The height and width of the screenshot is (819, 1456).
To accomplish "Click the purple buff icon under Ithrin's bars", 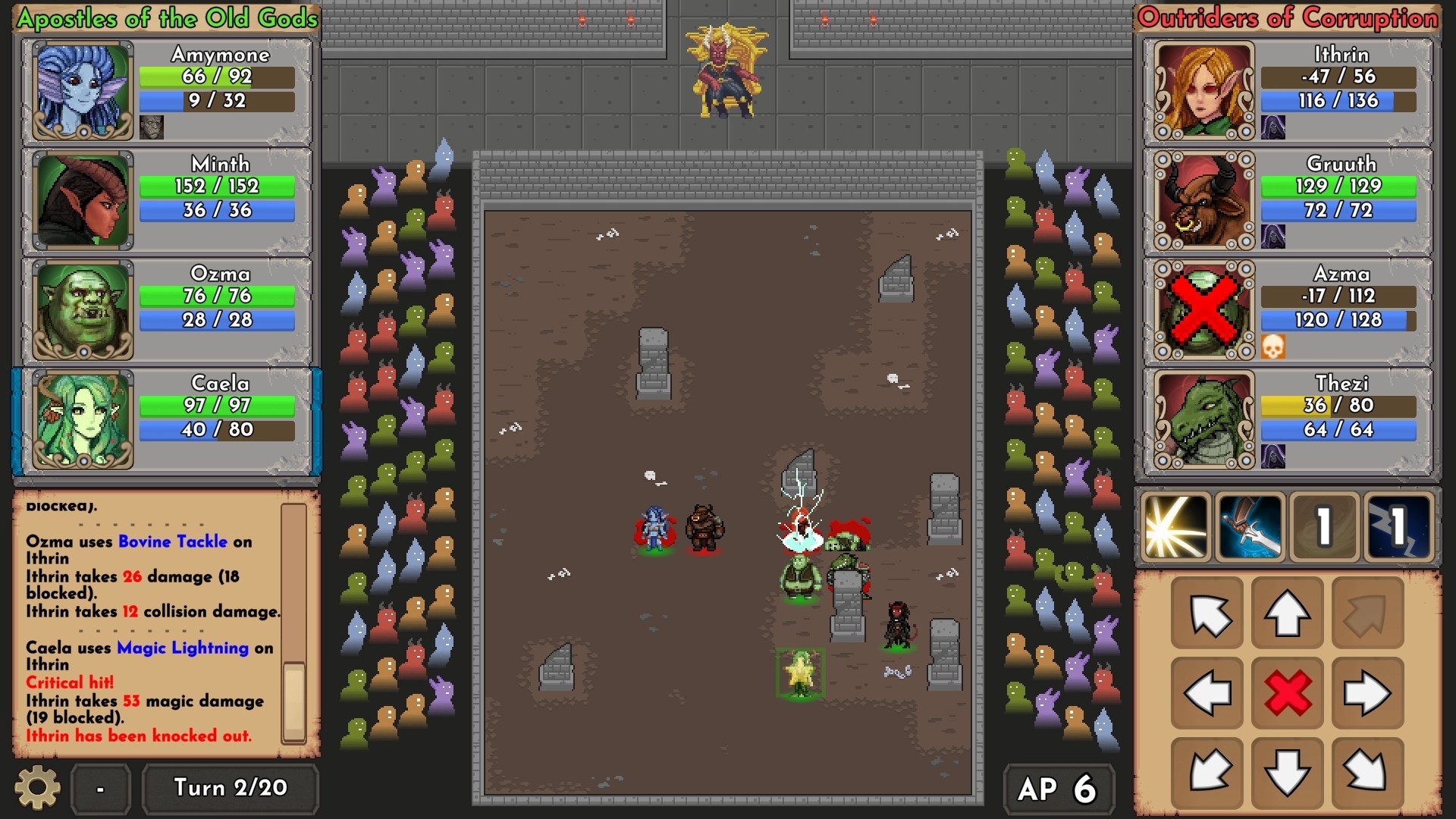I will (x=1274, y=128).
